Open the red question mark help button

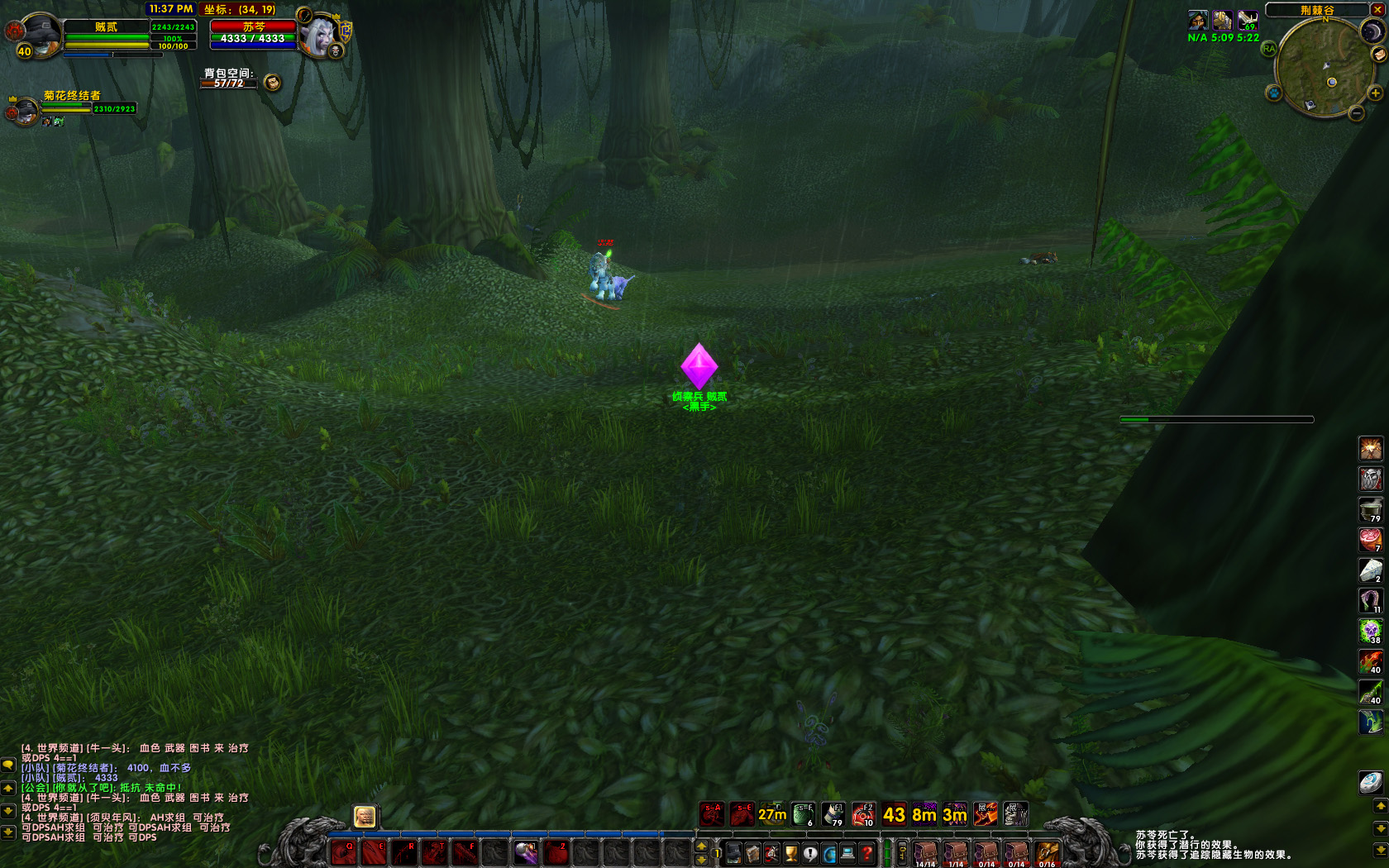(x=866, y=853)
